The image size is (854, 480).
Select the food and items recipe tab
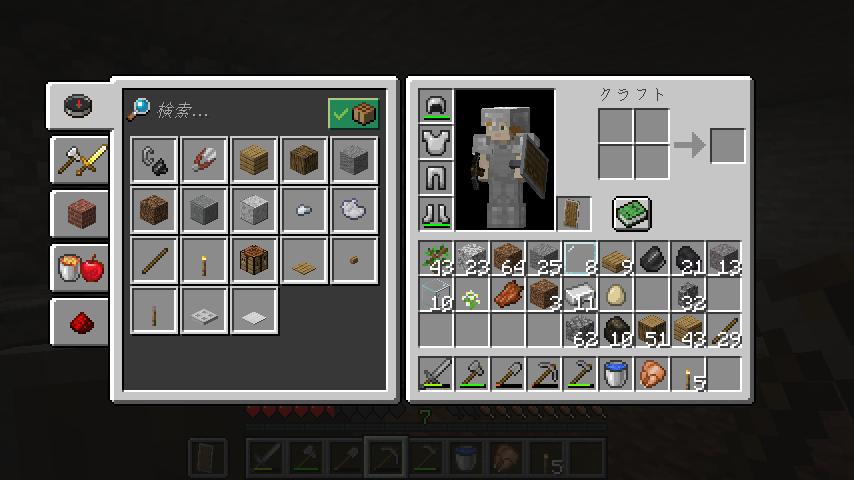pyautogui.click(x=81, y=267)
